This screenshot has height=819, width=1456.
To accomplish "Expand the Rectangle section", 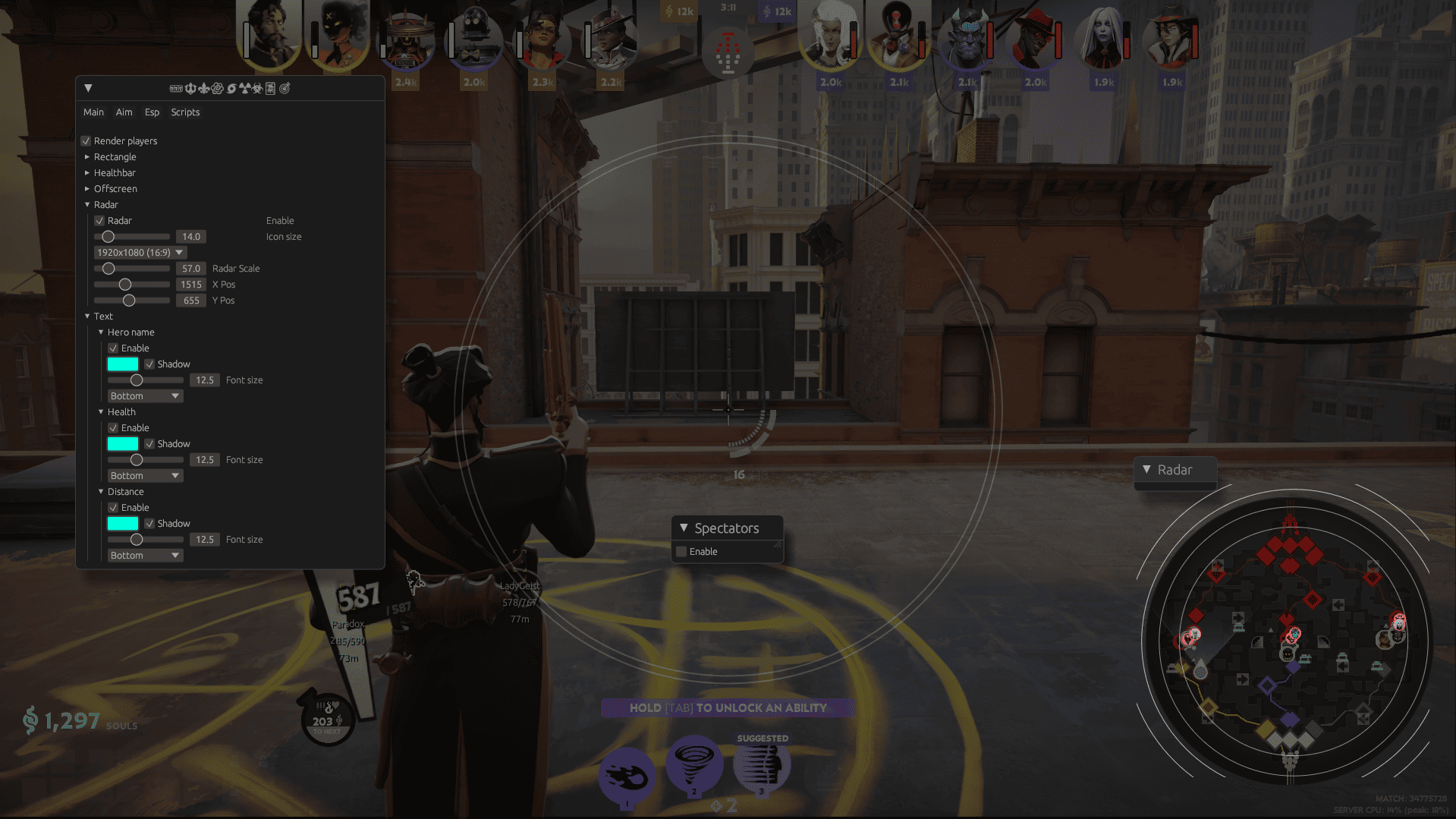I will click(87, 157).
